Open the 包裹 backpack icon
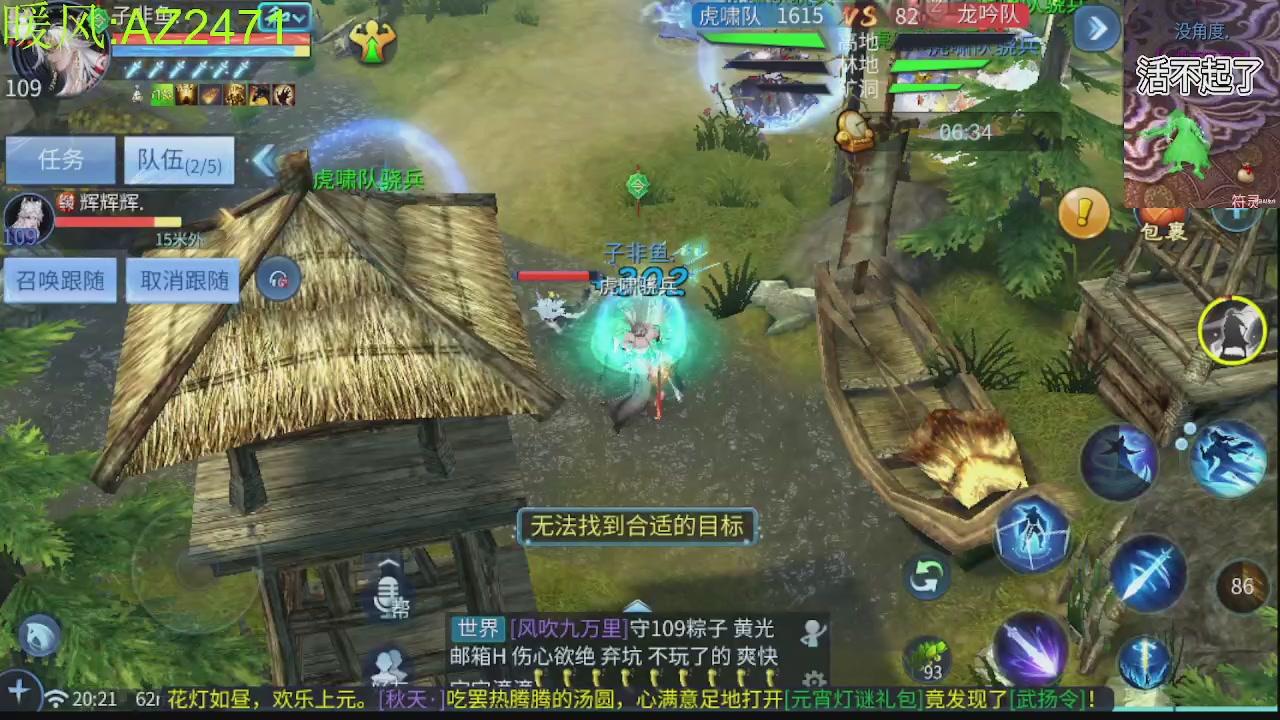1280x720 pixels. click(1160, 215)
